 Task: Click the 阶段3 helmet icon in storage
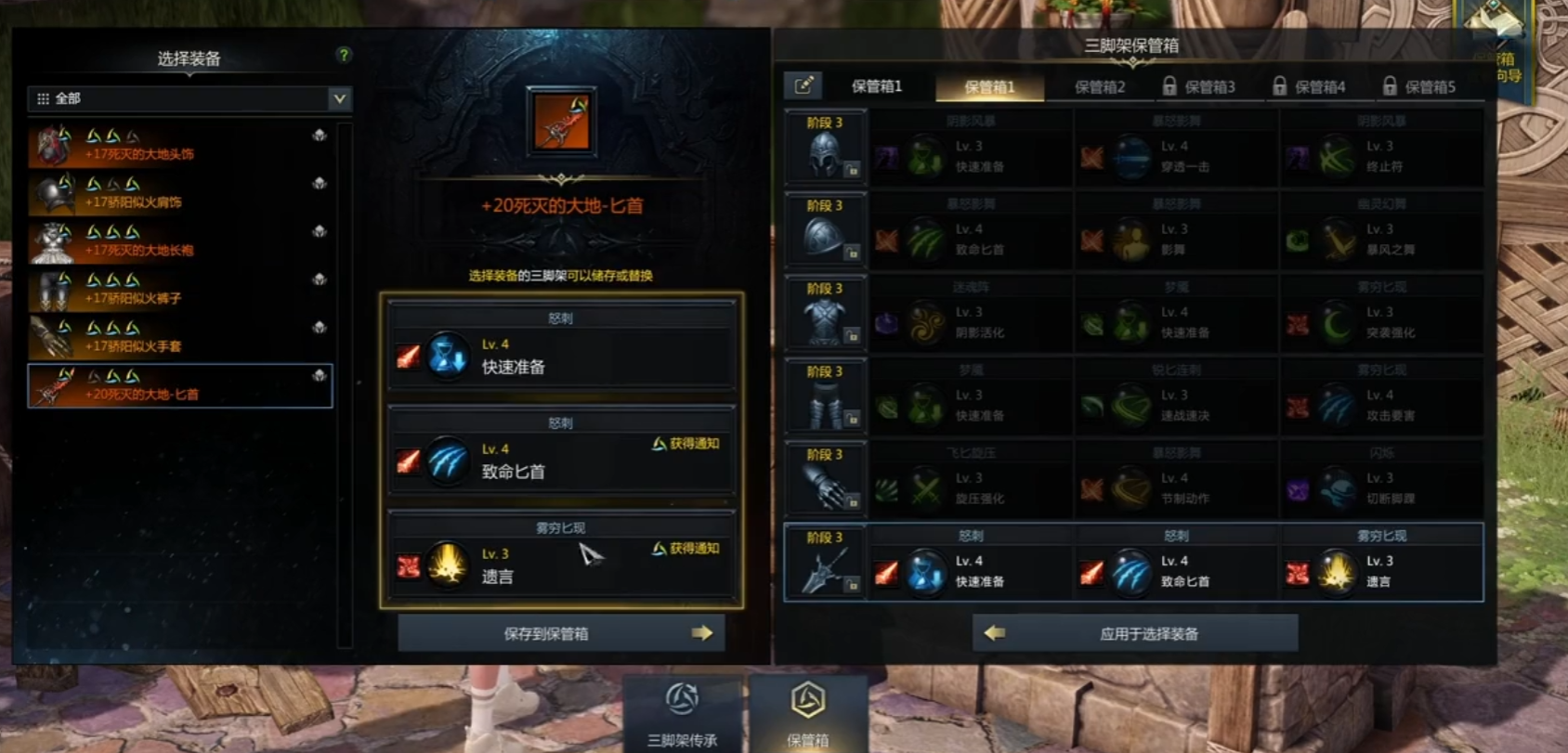(x=823, y=150)
